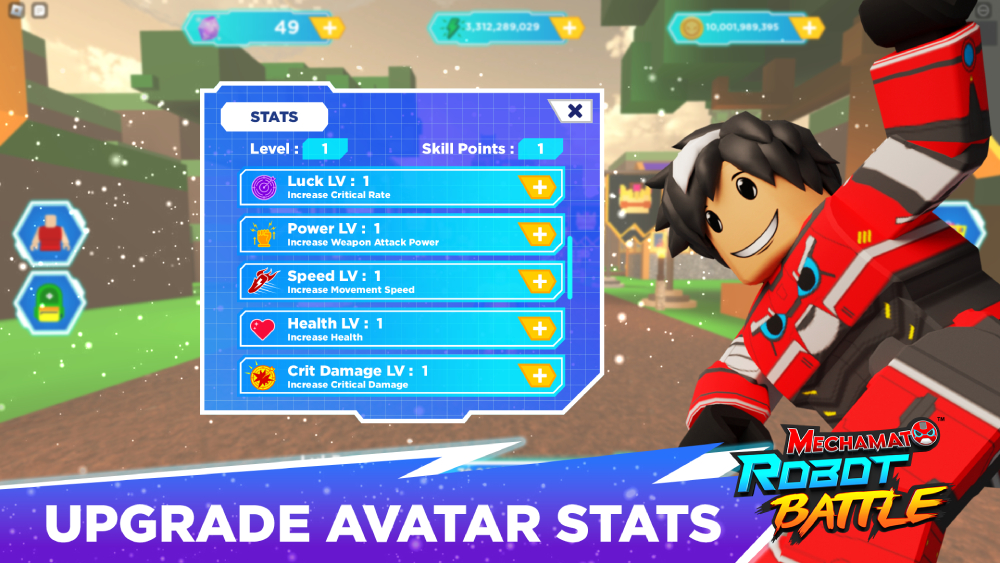Upgrade Crit Damage with plus button
The width and height of the screenshot is (1000, 563).
[538, 376]
